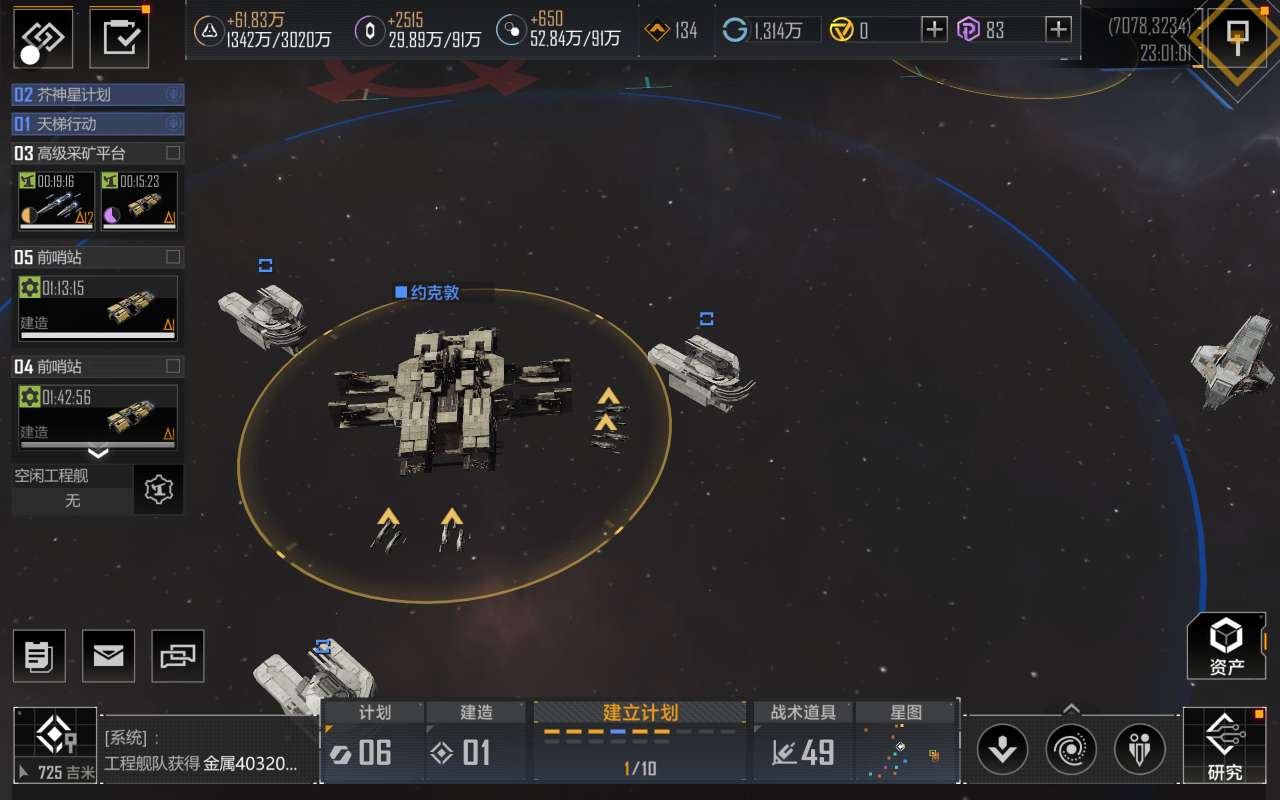Open the 05 前哨站 construction card
The width and height of the screenshot is (1280, 800).
pos(97,308)
